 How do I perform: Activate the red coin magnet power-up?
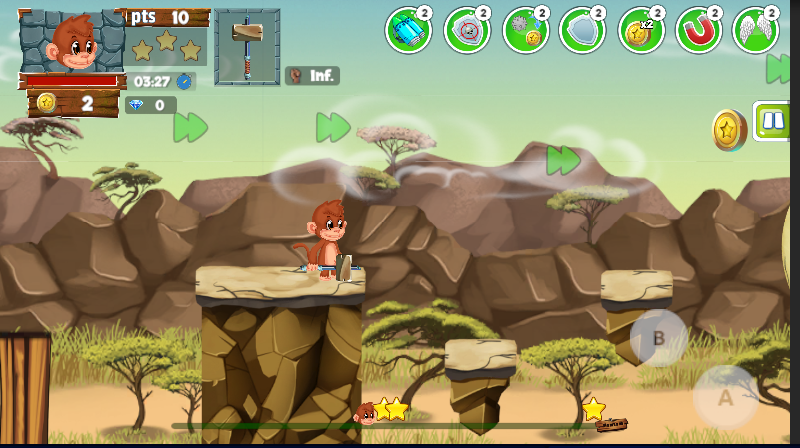(699, 30)
